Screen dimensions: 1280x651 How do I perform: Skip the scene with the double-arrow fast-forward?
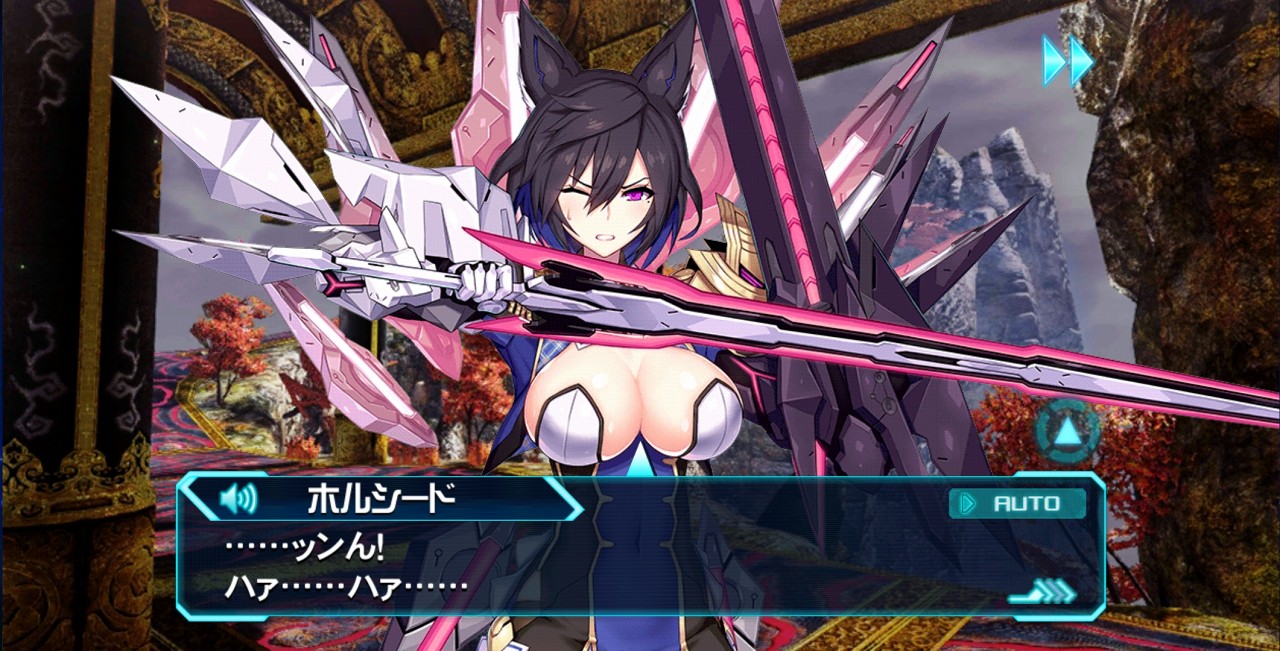click(1068, 60)
